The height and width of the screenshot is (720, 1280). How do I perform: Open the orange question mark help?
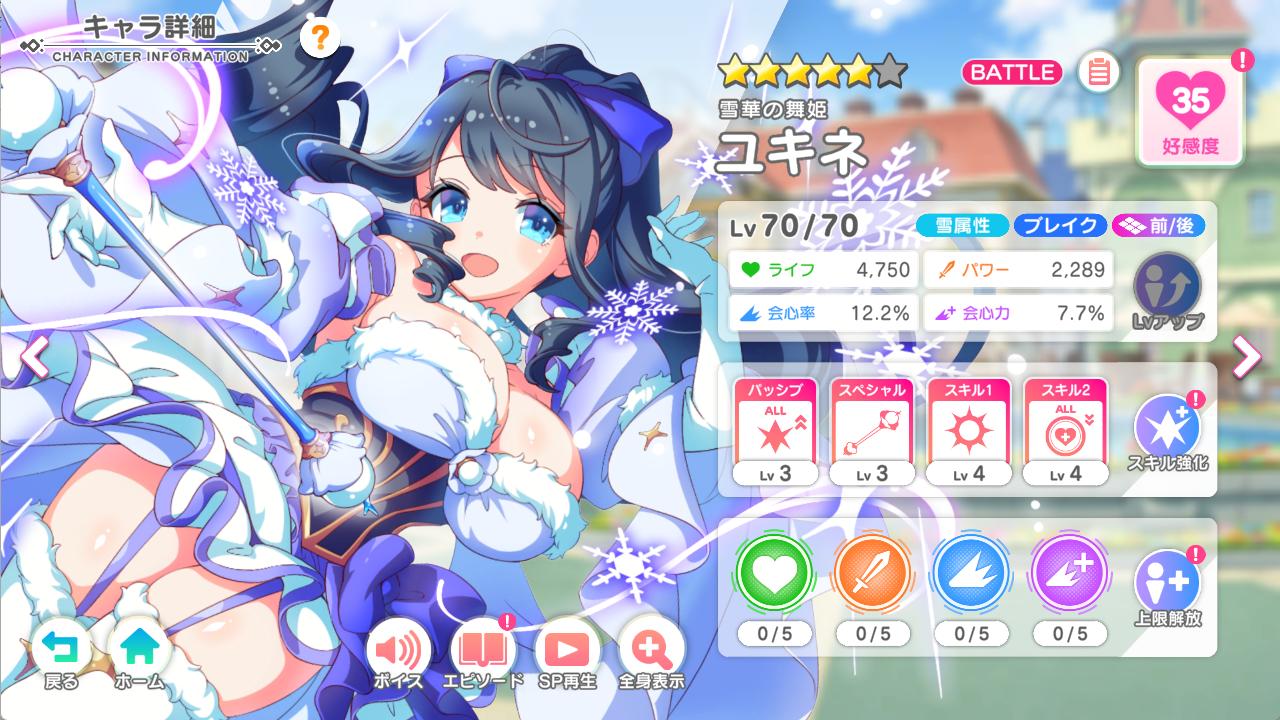319,39
